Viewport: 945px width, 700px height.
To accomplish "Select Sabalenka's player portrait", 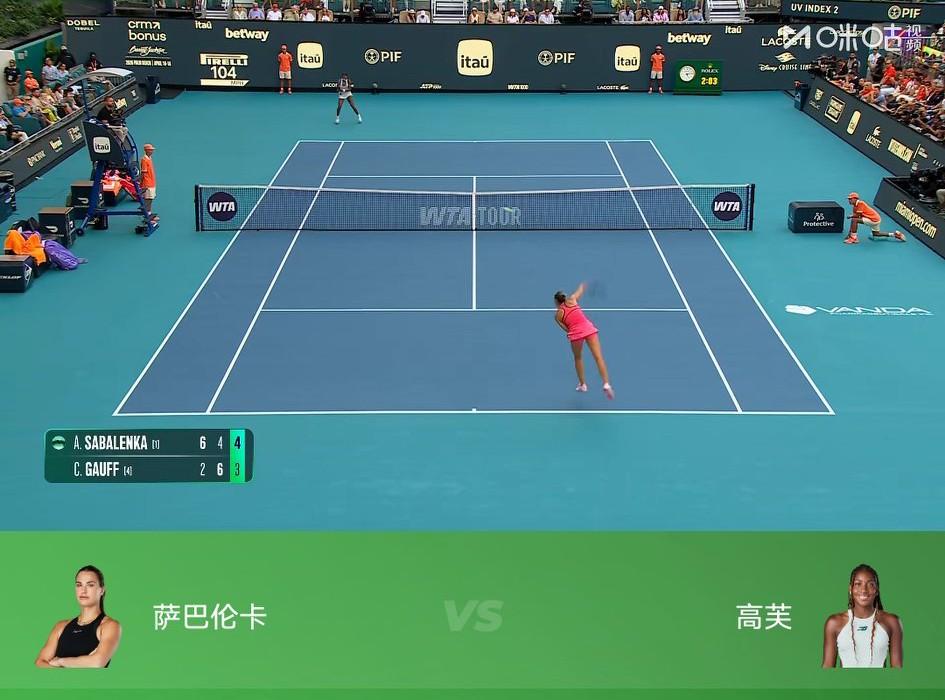I will point(79,617).
